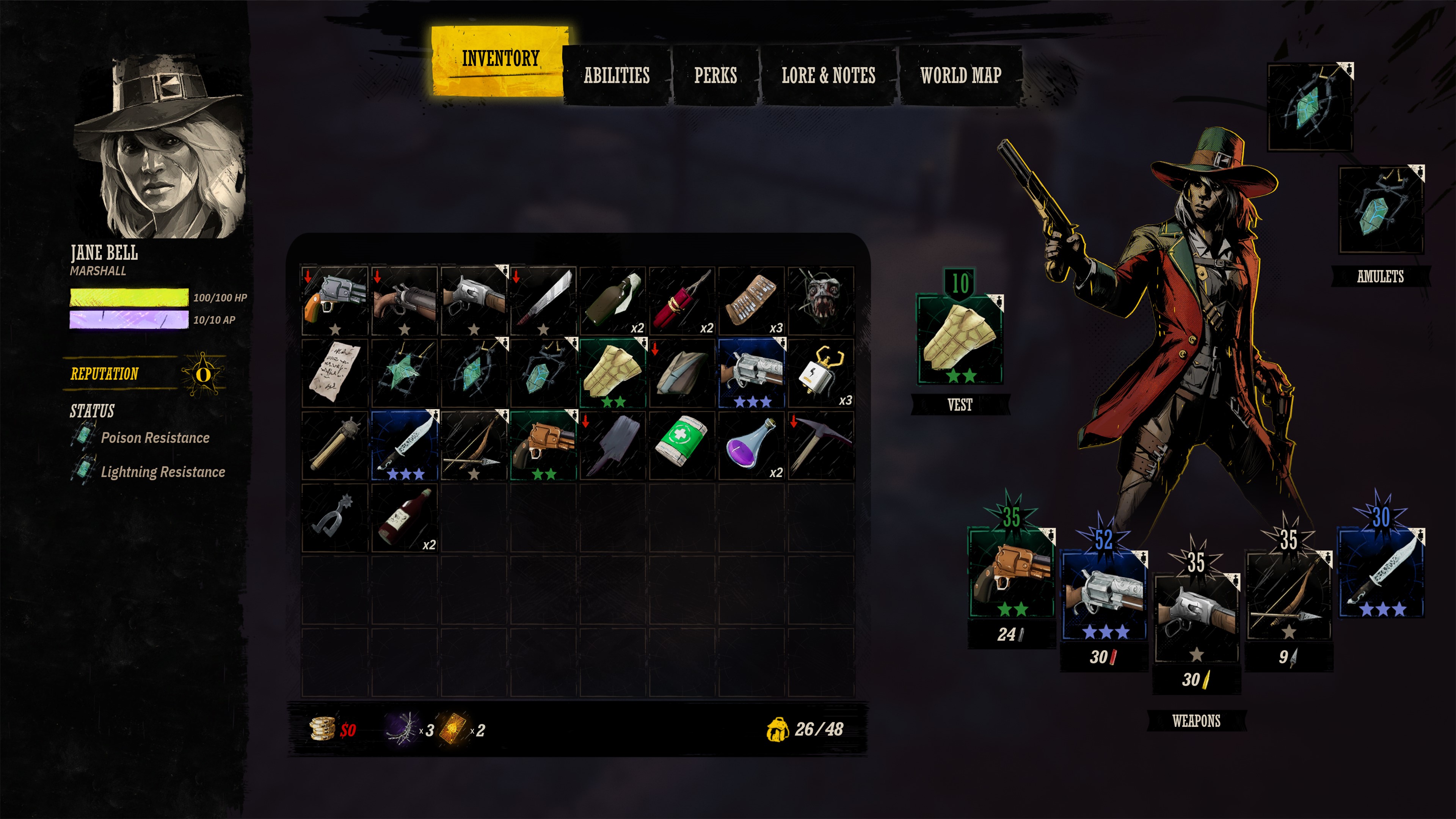Open the Perks tab
Image resolution: width=1456 pixels, height=819 pixels.
[715, 75]
